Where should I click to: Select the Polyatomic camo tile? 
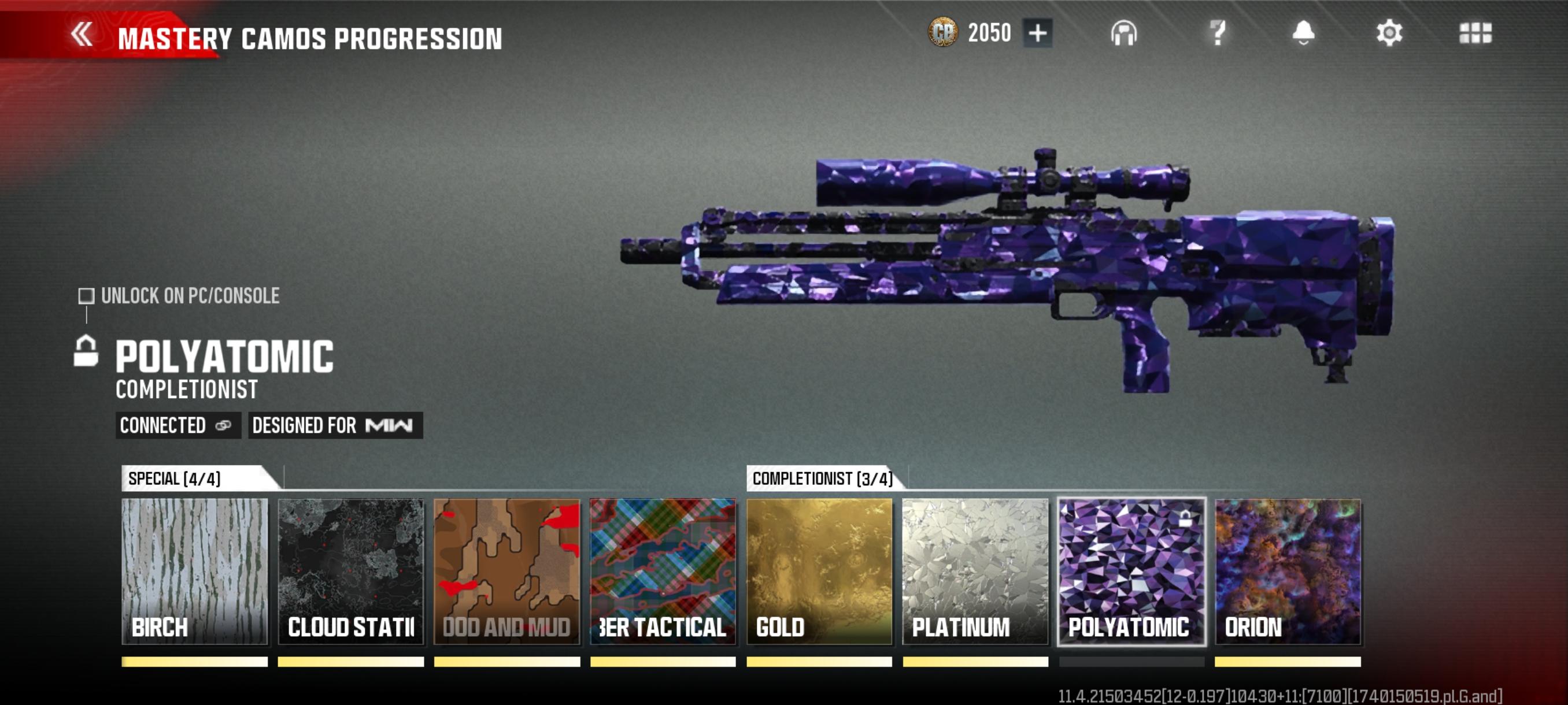(x=1131, y=571)
